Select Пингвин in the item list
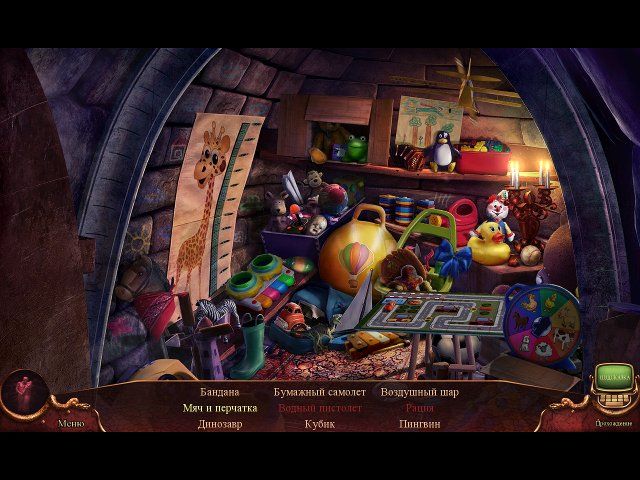 click(x=419, y=423)
